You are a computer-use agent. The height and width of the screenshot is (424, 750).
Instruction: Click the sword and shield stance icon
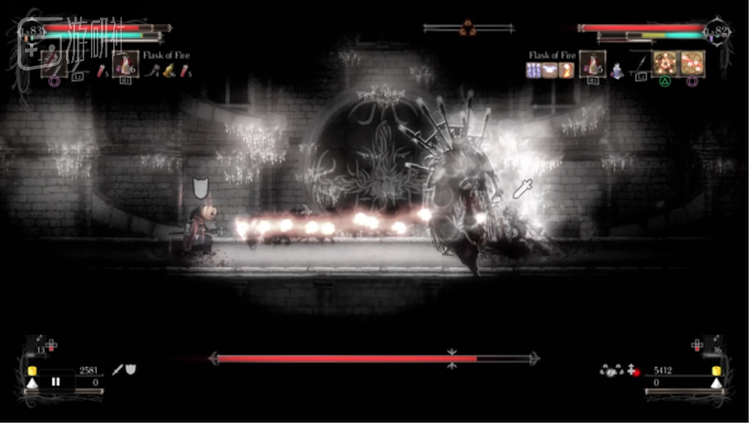coord(124,370)
